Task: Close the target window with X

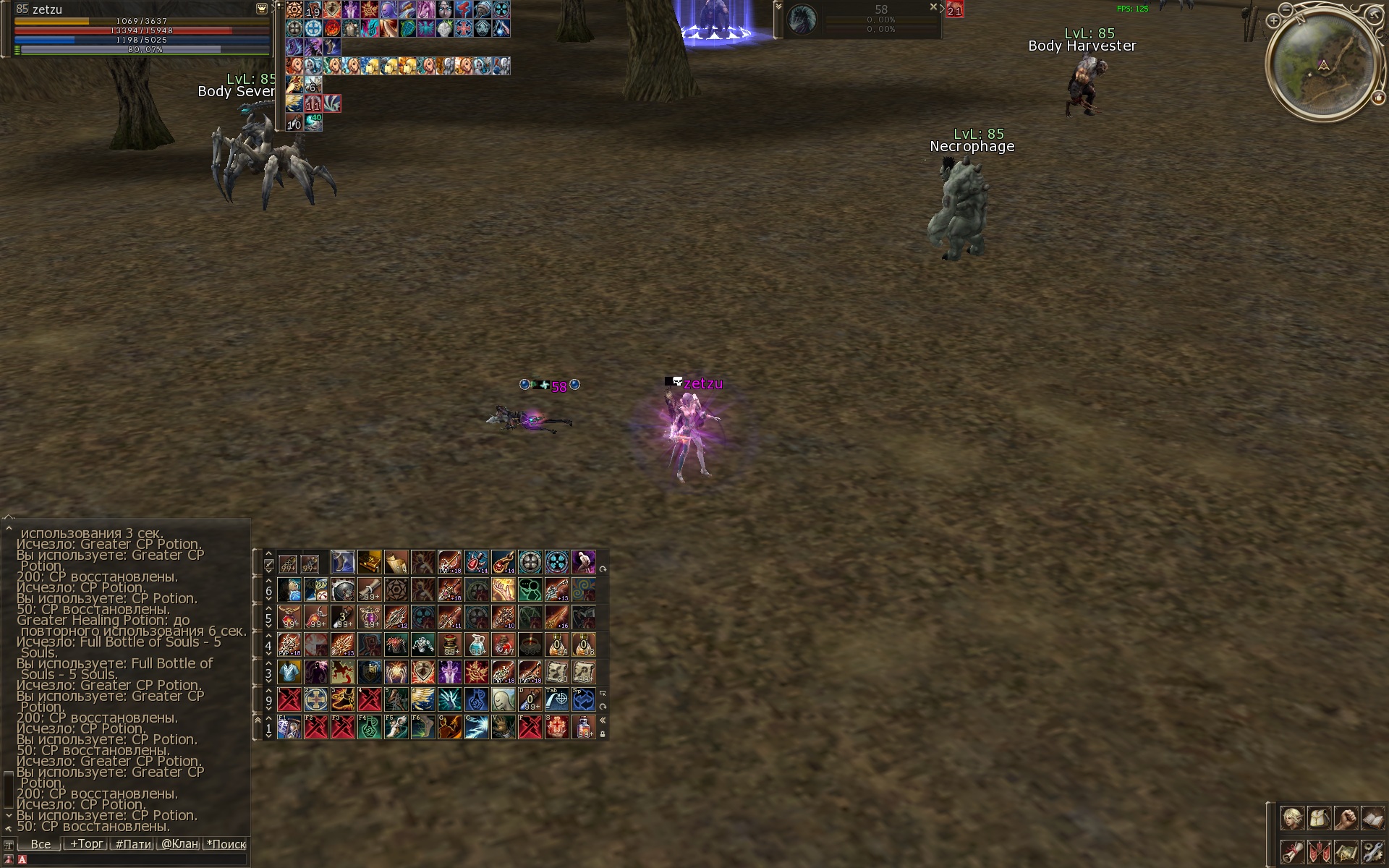Action: tap(933, 7)
